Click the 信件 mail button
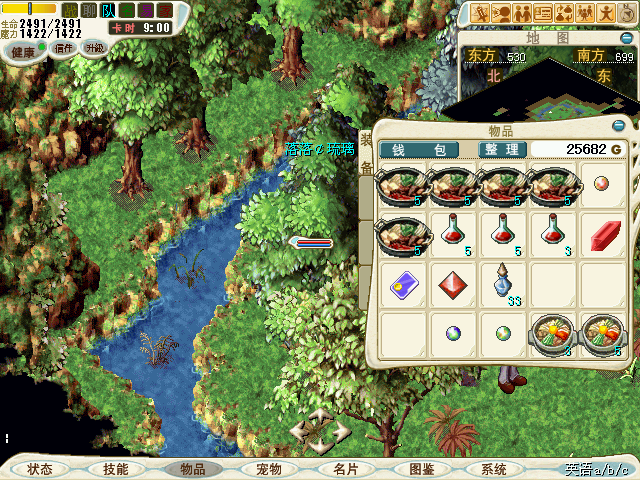Image resolution: width=640 pixels, height=480 pixels. click(65, 49)
